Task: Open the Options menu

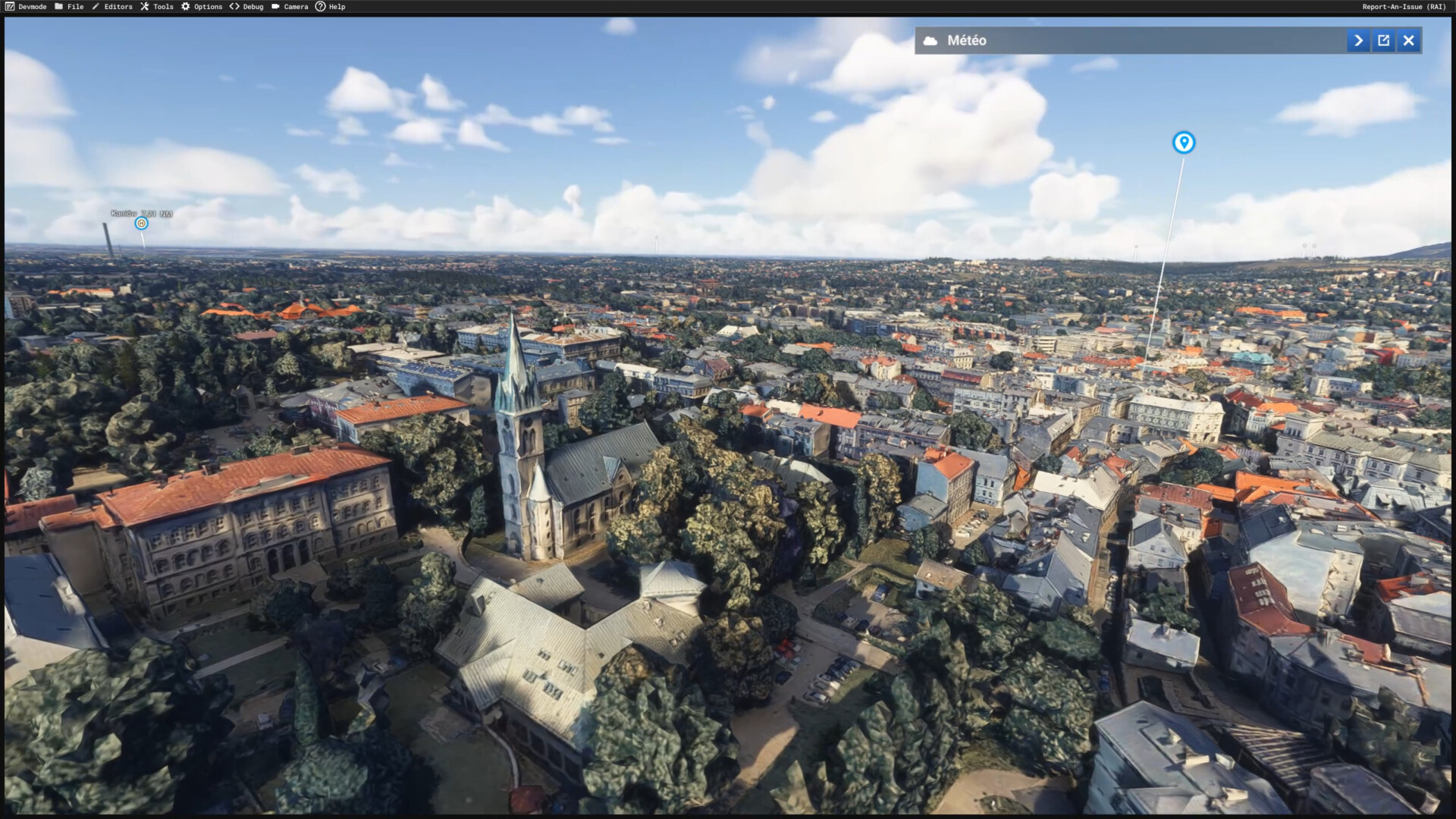Action: pyautogui.click(x=202, y=7)
